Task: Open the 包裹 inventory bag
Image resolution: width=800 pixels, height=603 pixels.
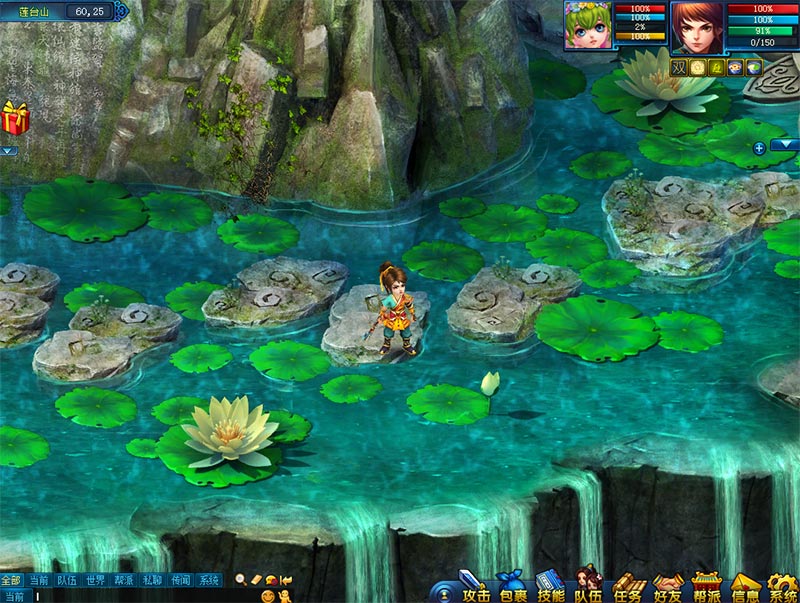Action: [510, 586]
